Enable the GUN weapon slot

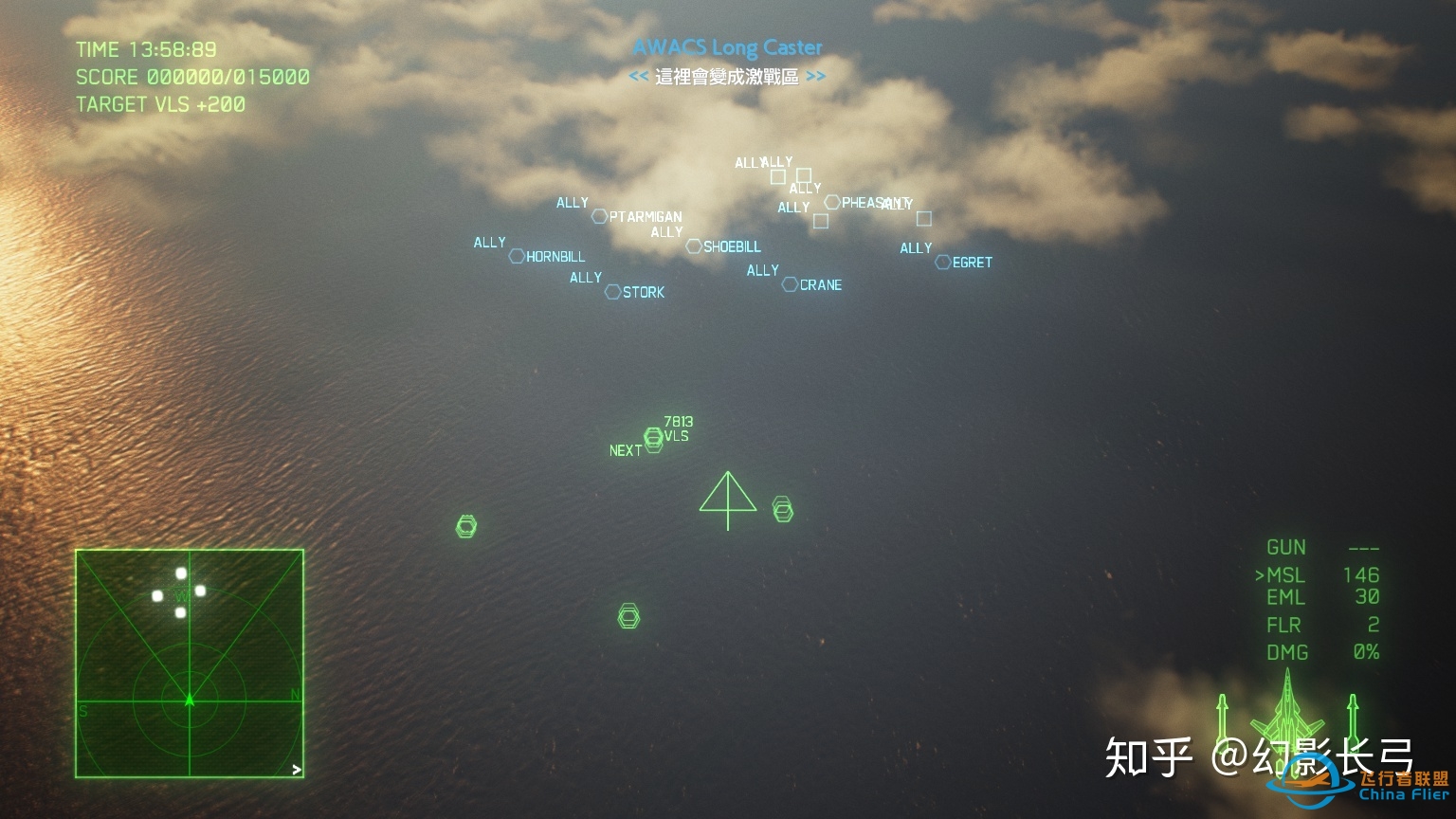click(1287, 547)
